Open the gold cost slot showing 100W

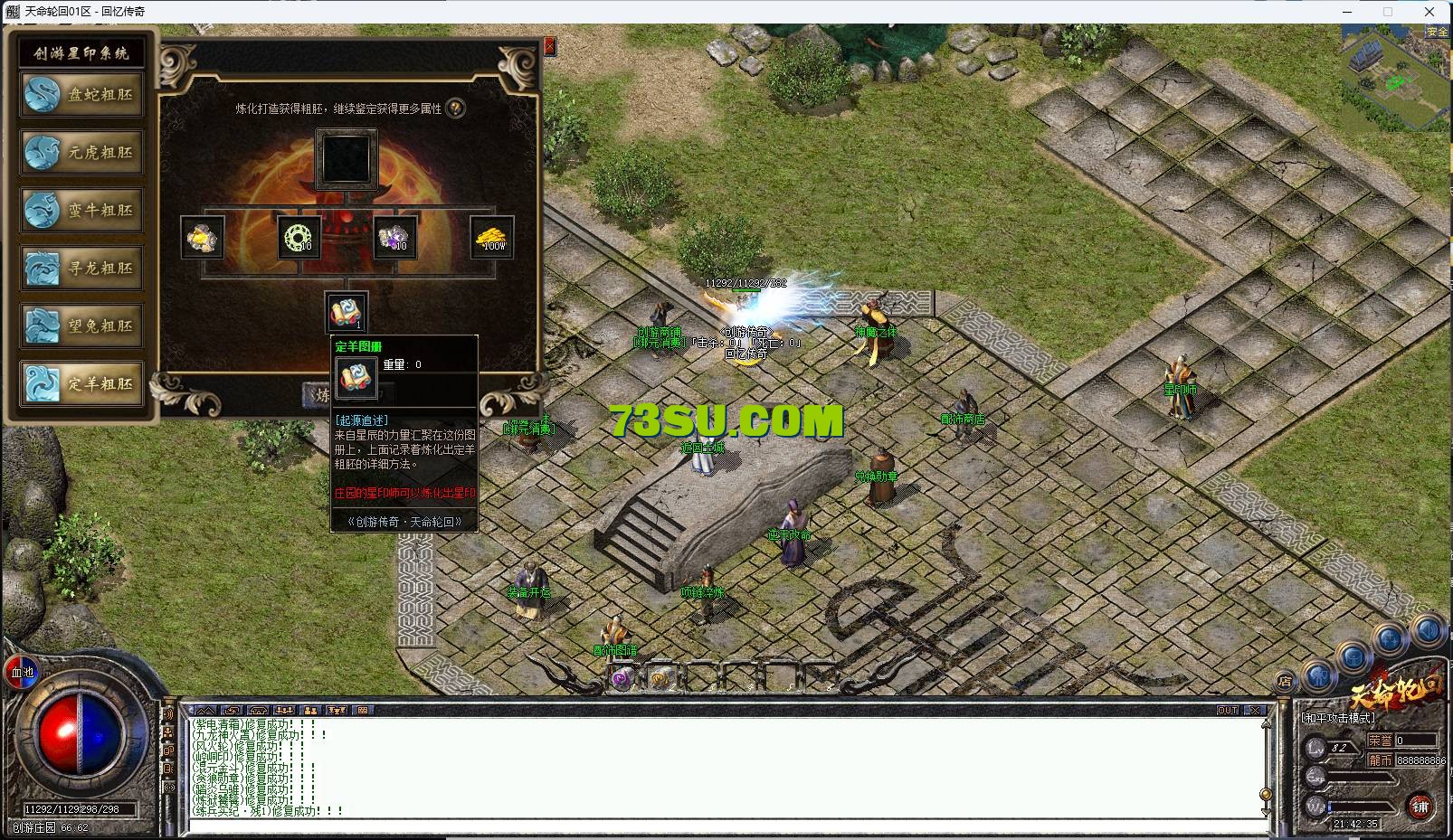pyautogui.click(x=493, y=238)
